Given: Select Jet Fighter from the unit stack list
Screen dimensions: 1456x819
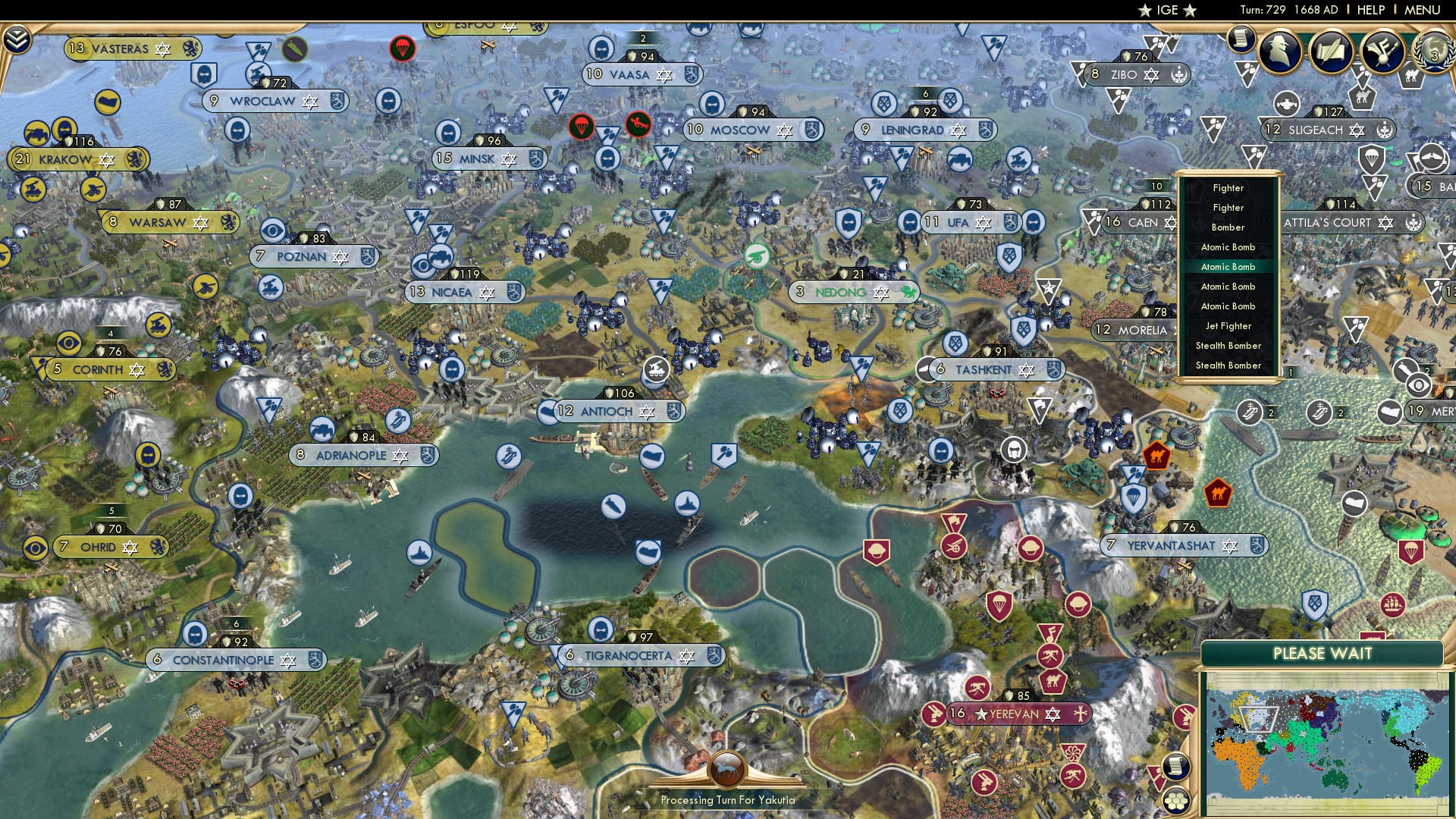Looking at the screenshot, I should (1228, 325).
